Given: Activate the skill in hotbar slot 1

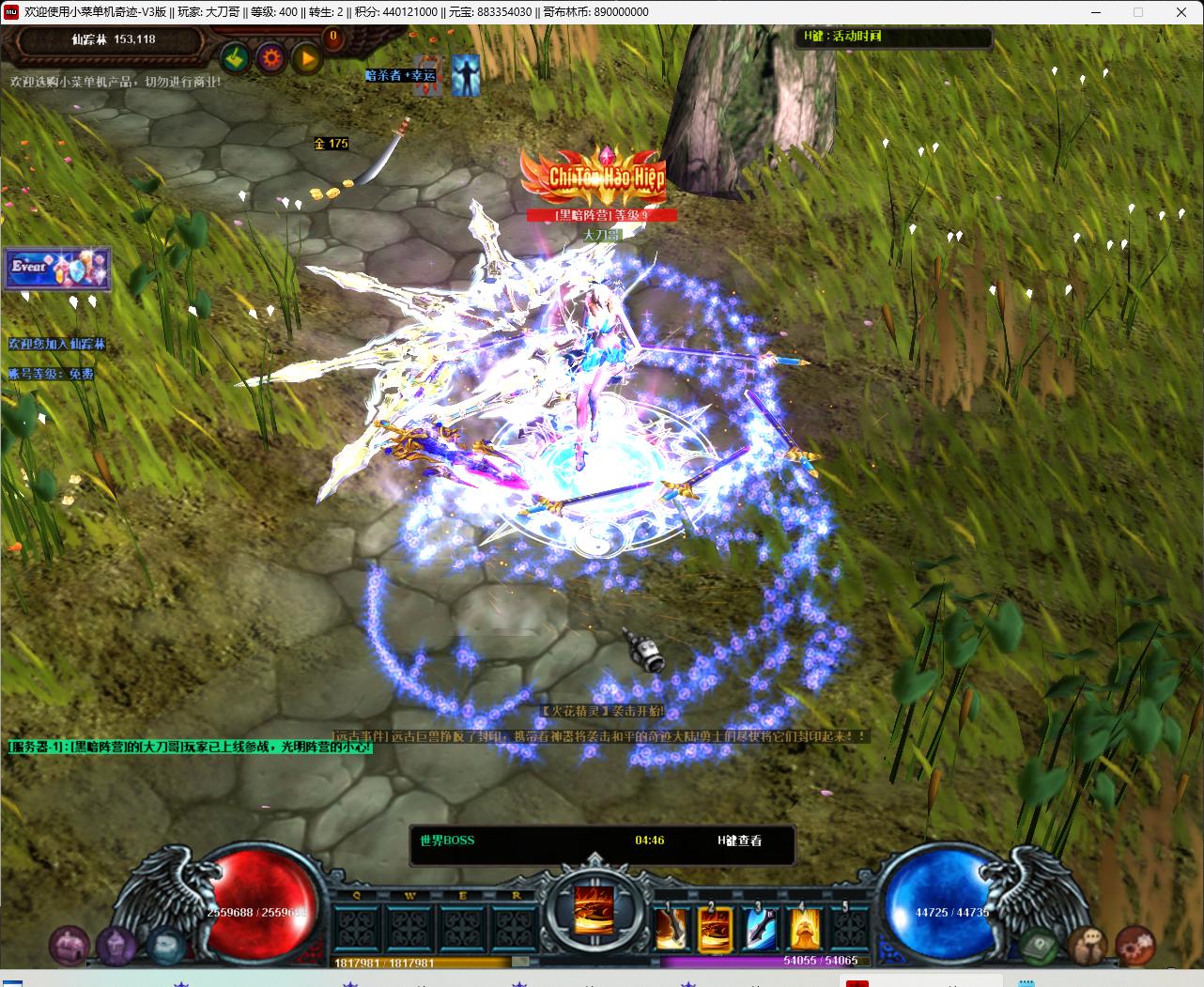Looking at the screenshot, I should pos(671,928).
